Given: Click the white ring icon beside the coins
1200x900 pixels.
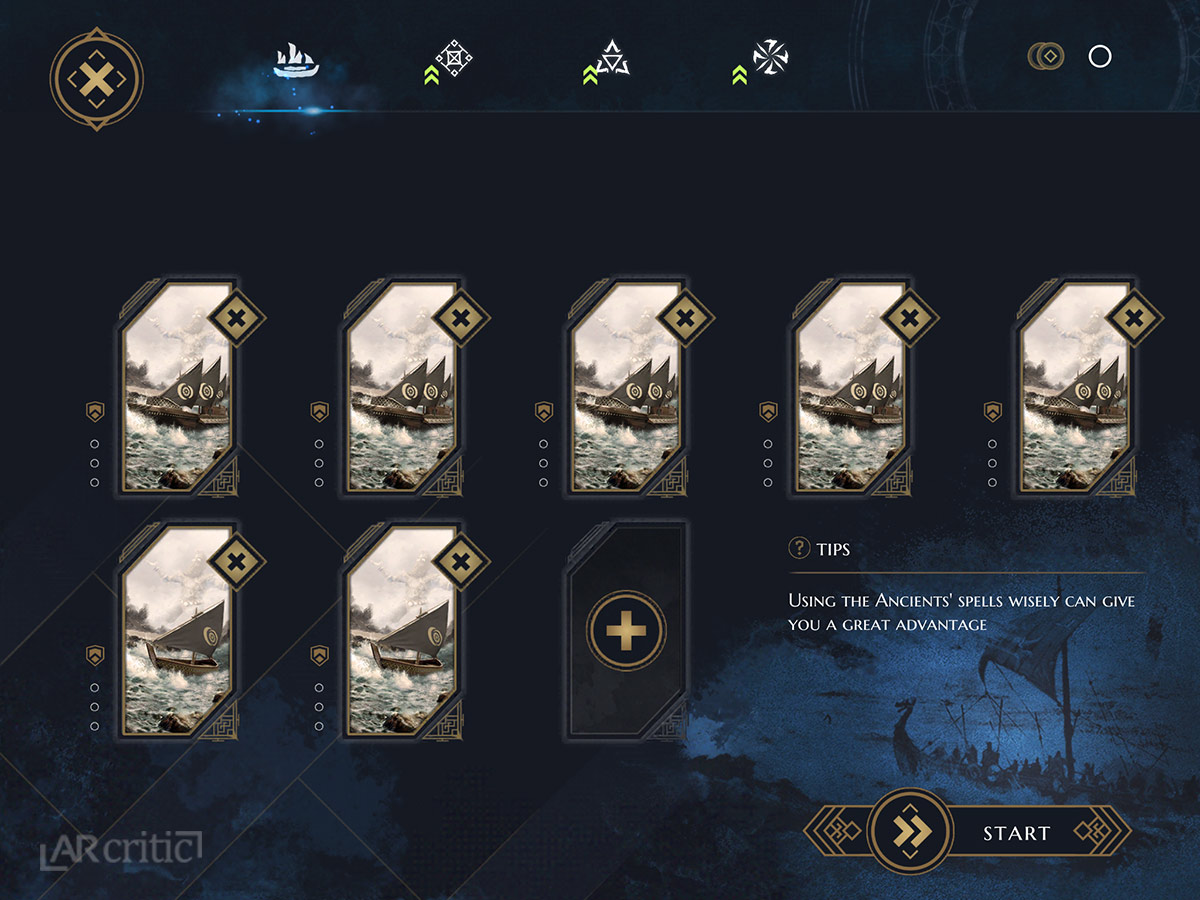Looking at the screenshot, I should 1100,56.
